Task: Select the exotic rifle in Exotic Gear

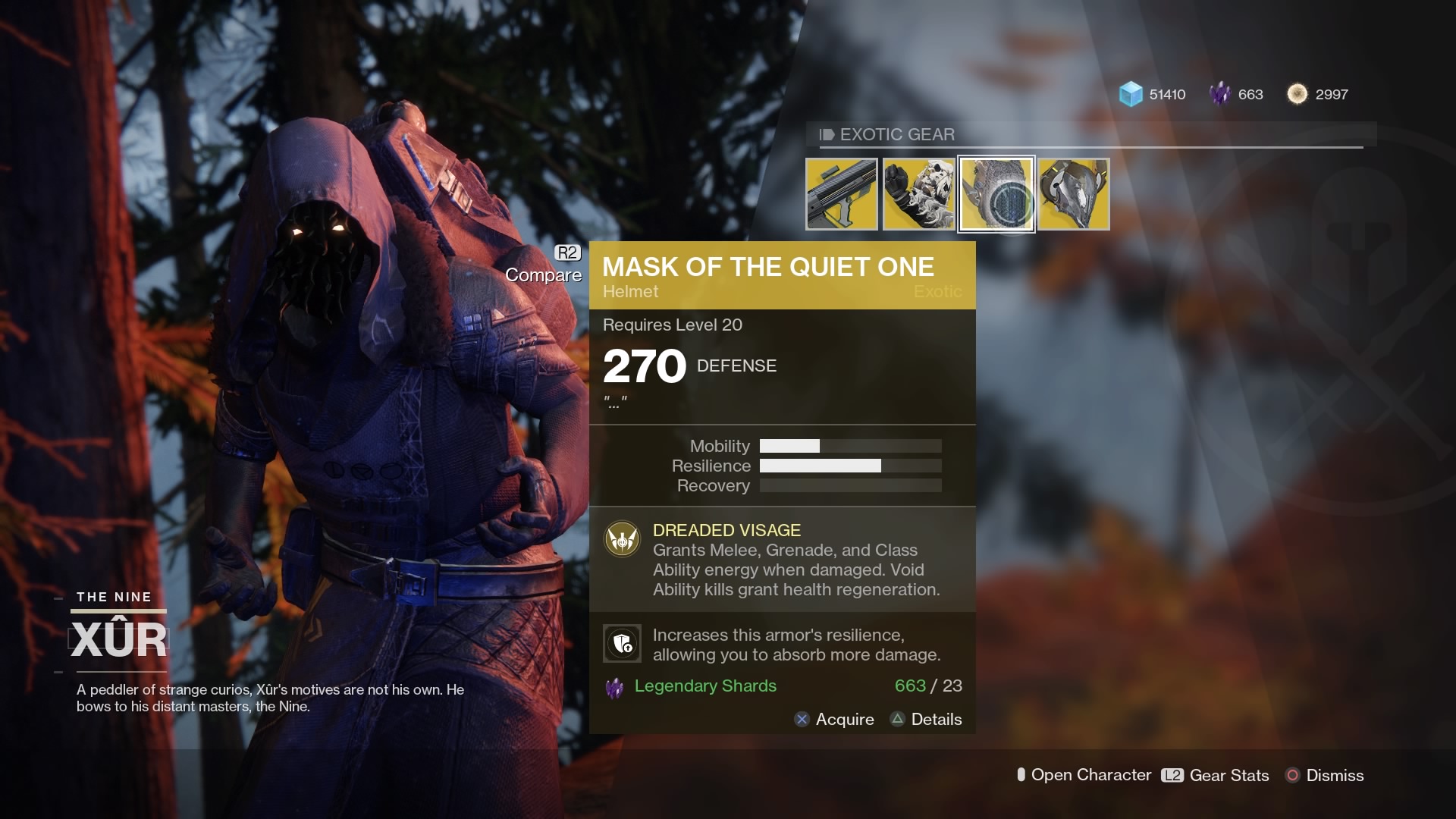Action: click(x=843, y=193)
